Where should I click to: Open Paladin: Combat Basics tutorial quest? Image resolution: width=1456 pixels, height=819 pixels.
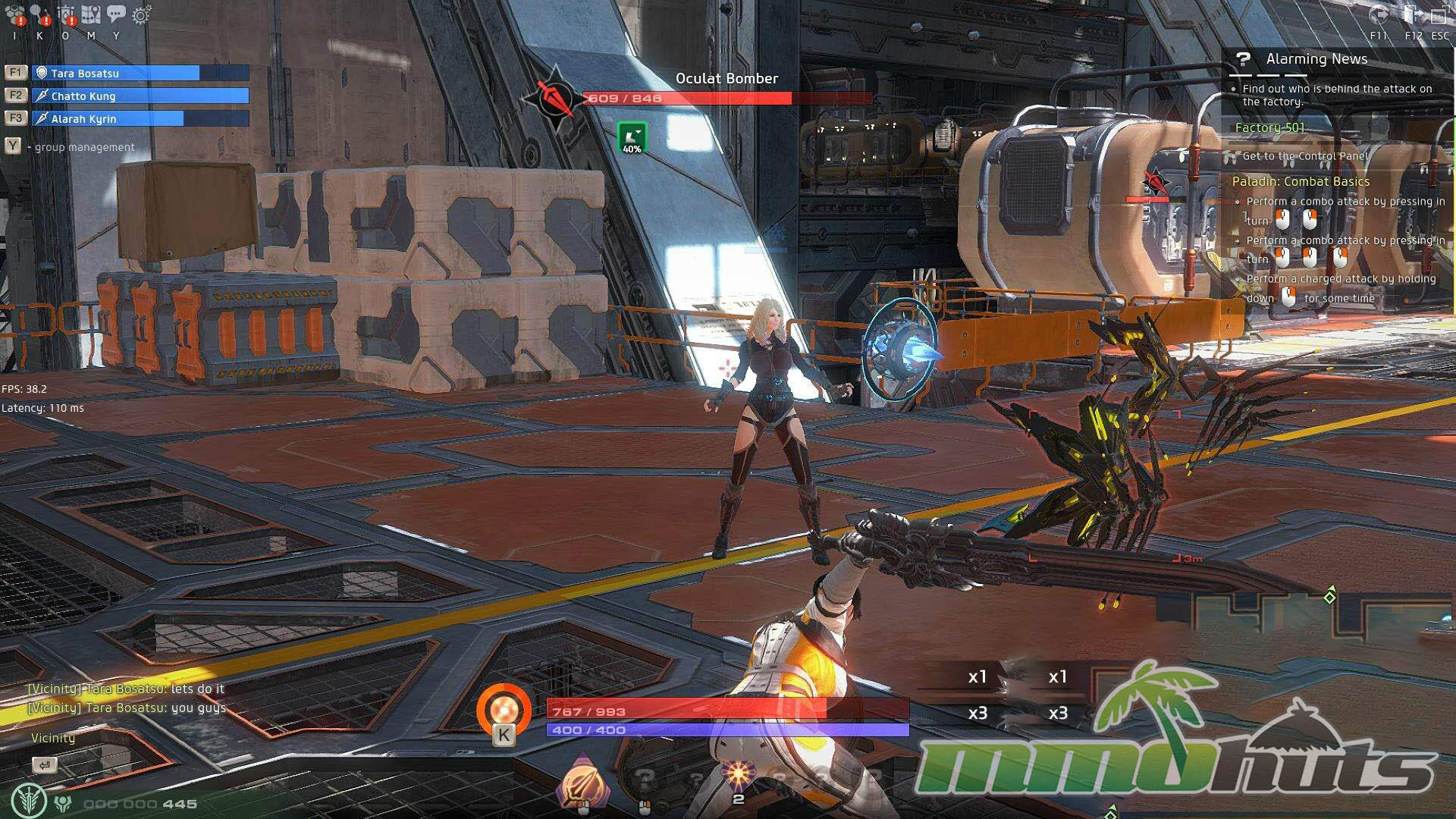[1301, 181]
